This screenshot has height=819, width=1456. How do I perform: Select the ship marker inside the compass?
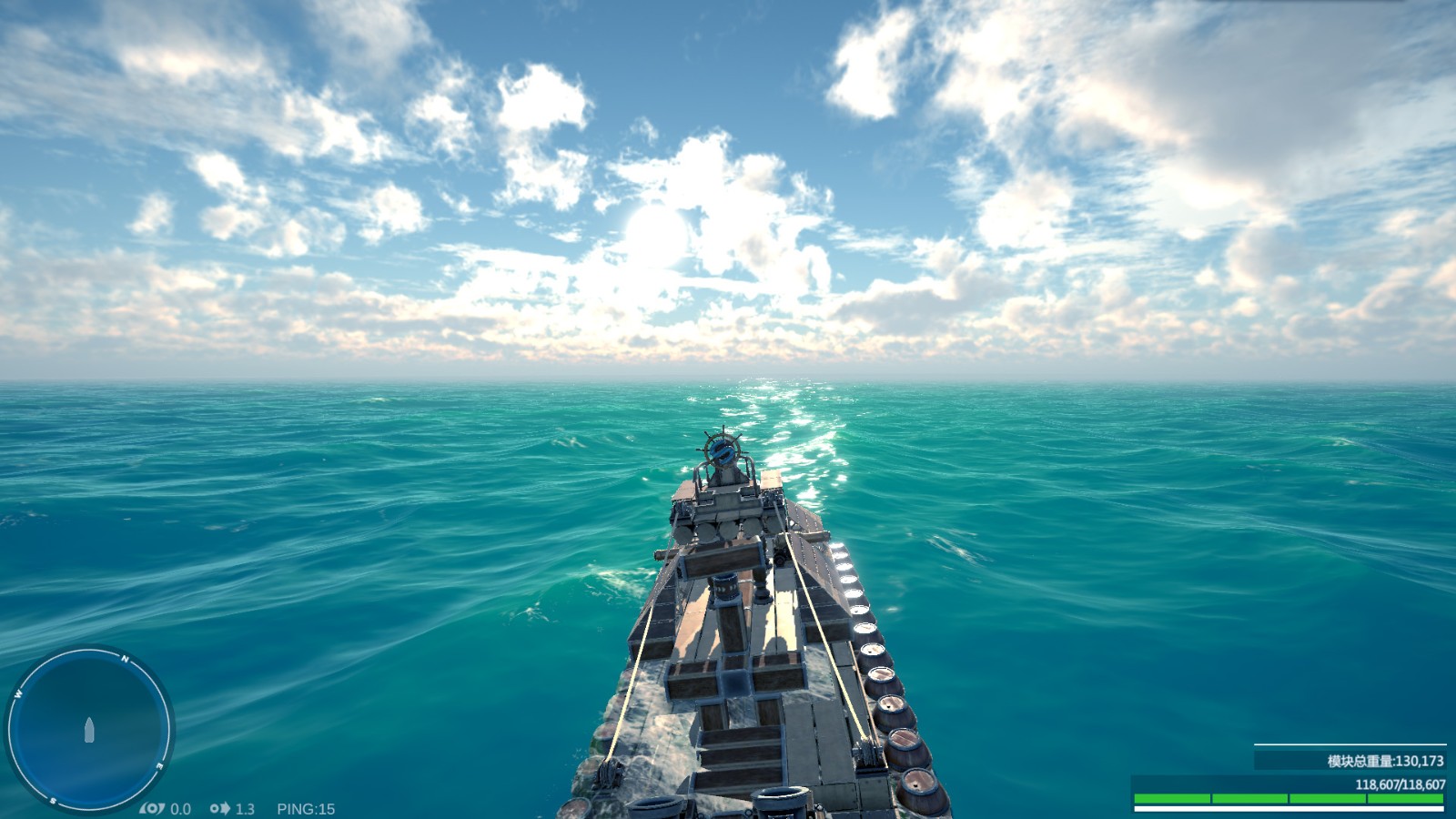coord(89,728)
